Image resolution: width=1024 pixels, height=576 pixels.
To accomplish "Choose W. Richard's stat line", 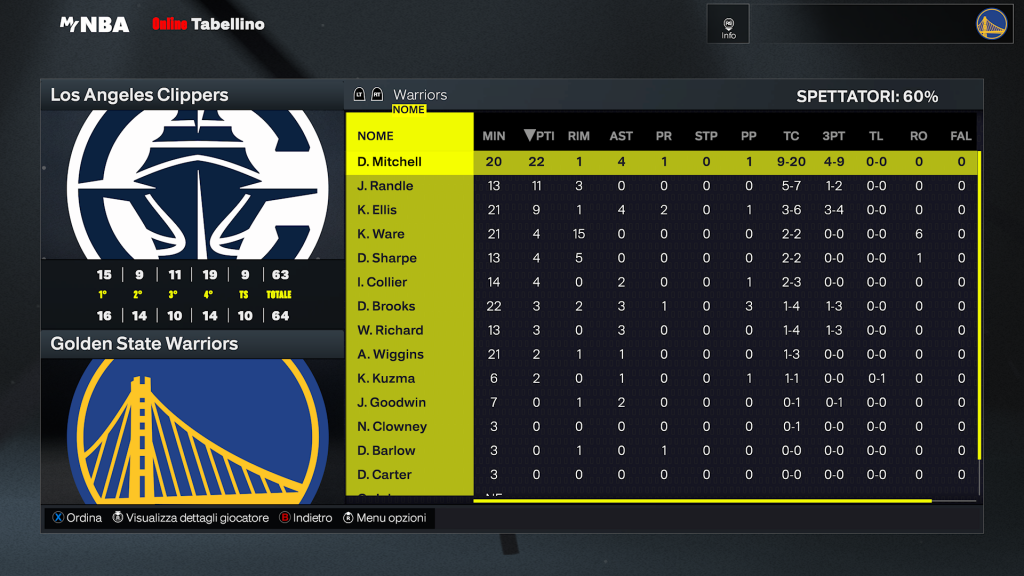I will 390,330.
